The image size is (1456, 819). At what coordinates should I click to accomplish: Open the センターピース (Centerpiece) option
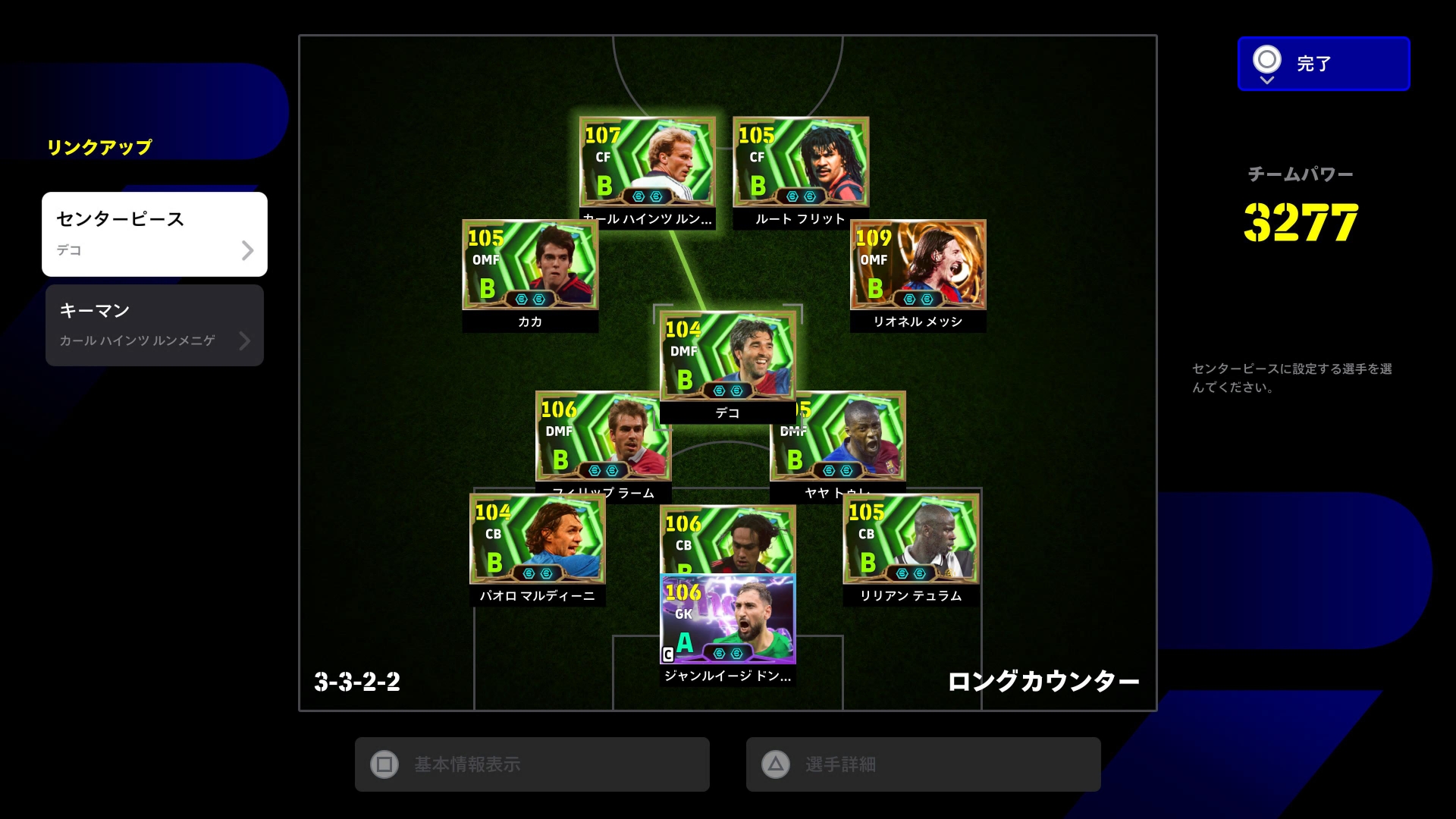[155, 234]
